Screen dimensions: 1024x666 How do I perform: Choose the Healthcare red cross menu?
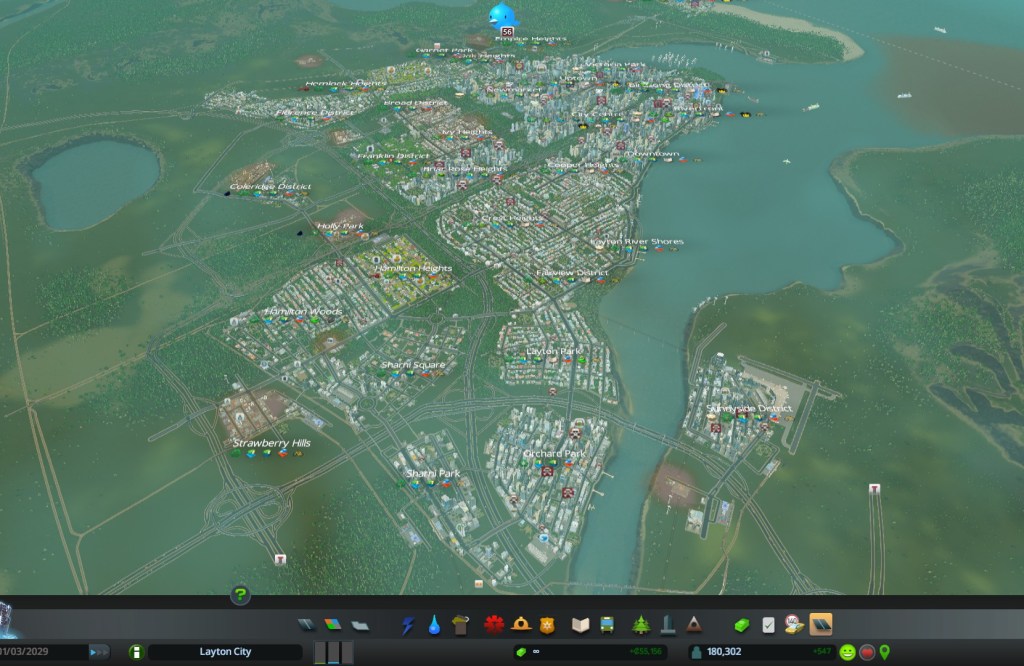coord(494,626)
